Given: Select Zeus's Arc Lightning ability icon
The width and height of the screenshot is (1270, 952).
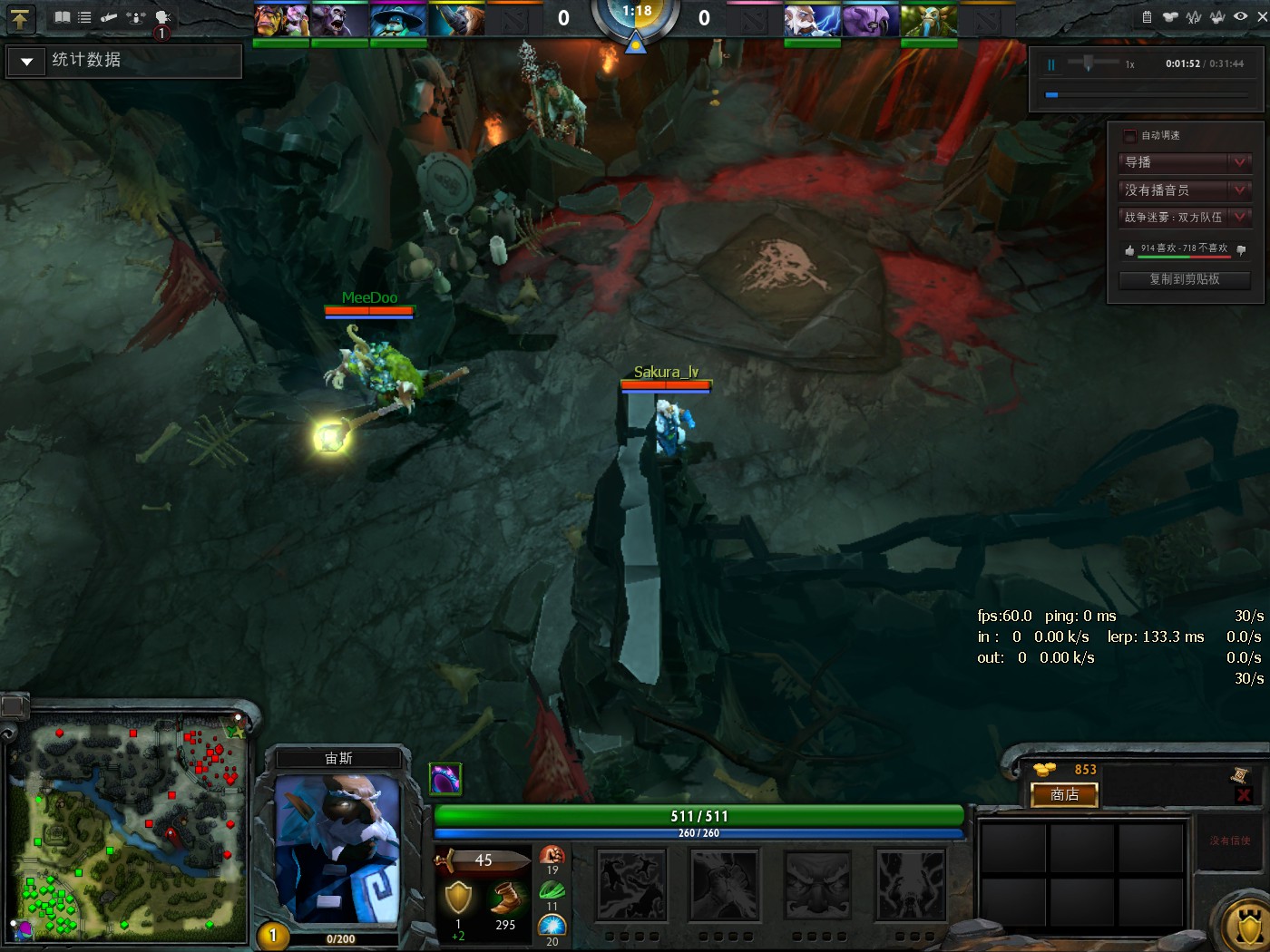Looking at the screenshot, I should tap(631, 884).
